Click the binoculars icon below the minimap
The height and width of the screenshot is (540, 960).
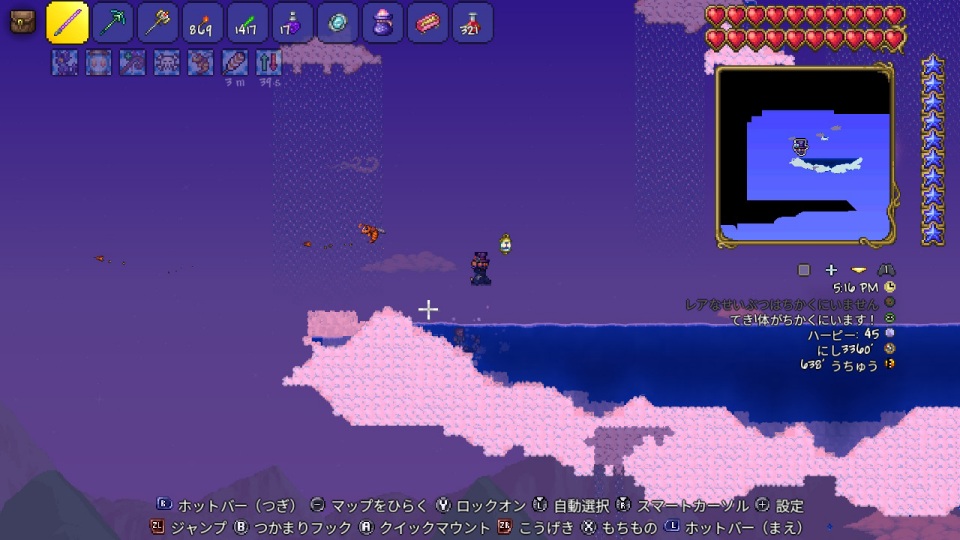[886, 270]
